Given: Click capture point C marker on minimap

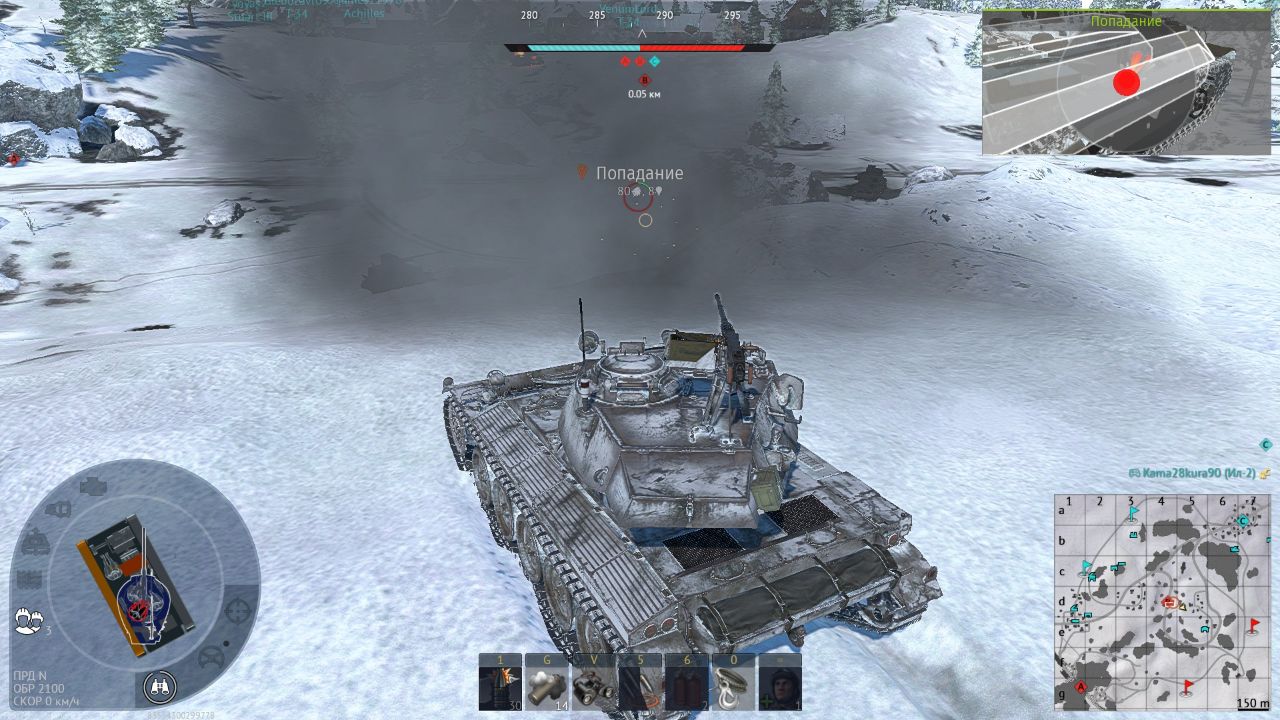Looking at the screenshot, I should pos(1243,520).
